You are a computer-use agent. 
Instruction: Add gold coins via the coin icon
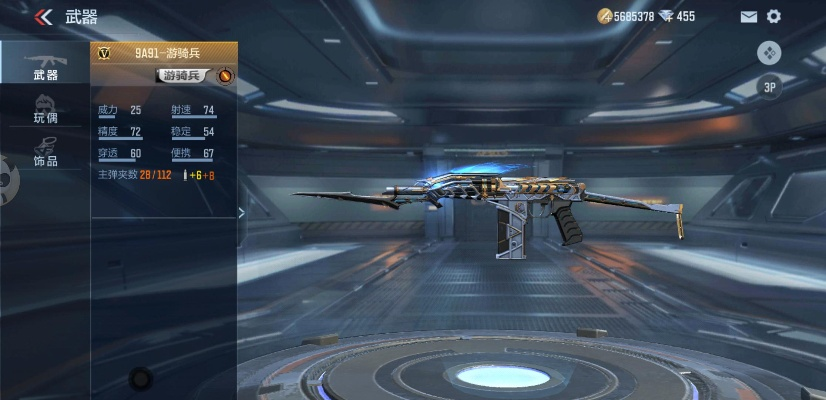click(604, 16)
